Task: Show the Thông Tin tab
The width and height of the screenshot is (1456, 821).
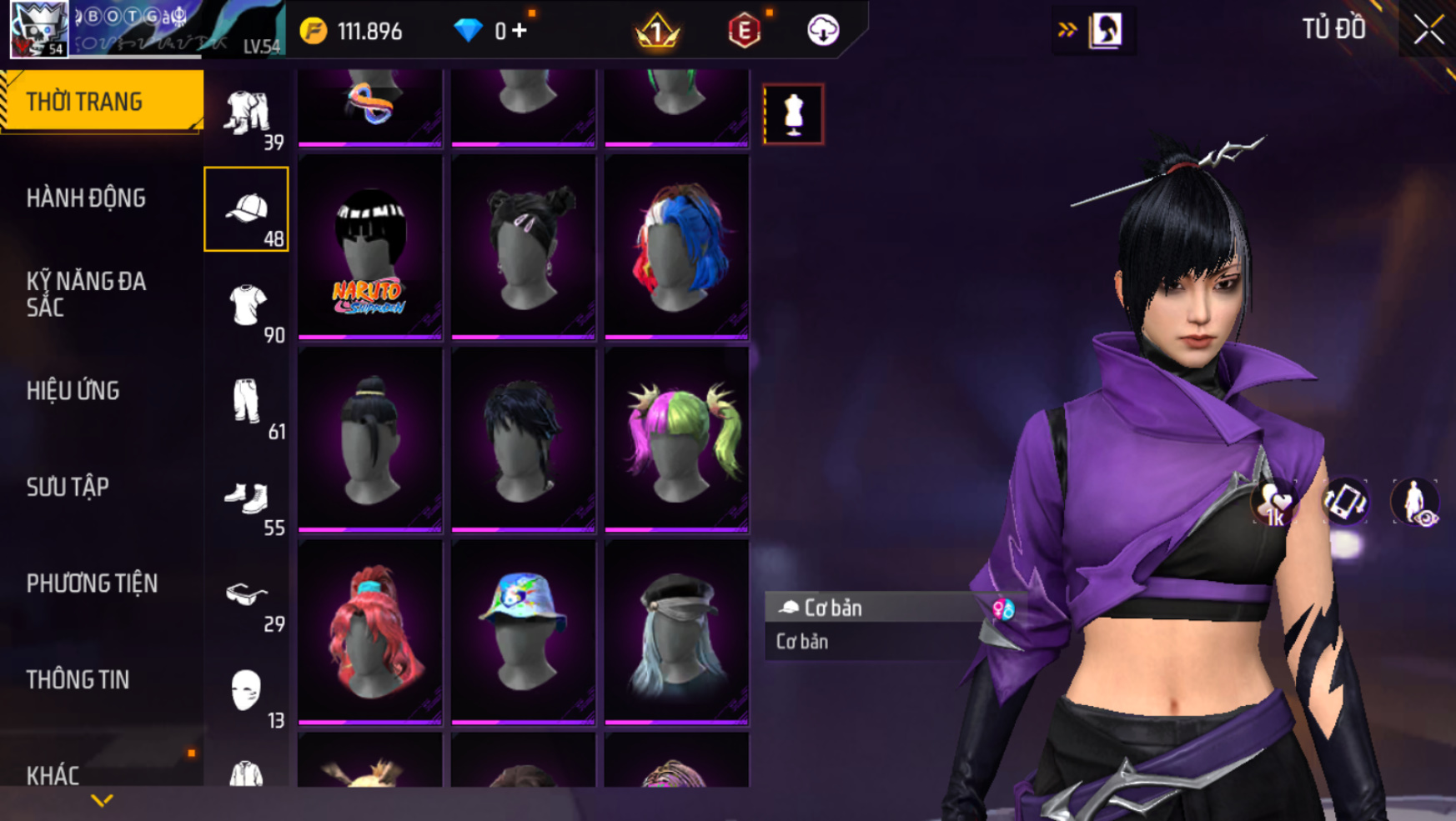Action: (78, 680)
